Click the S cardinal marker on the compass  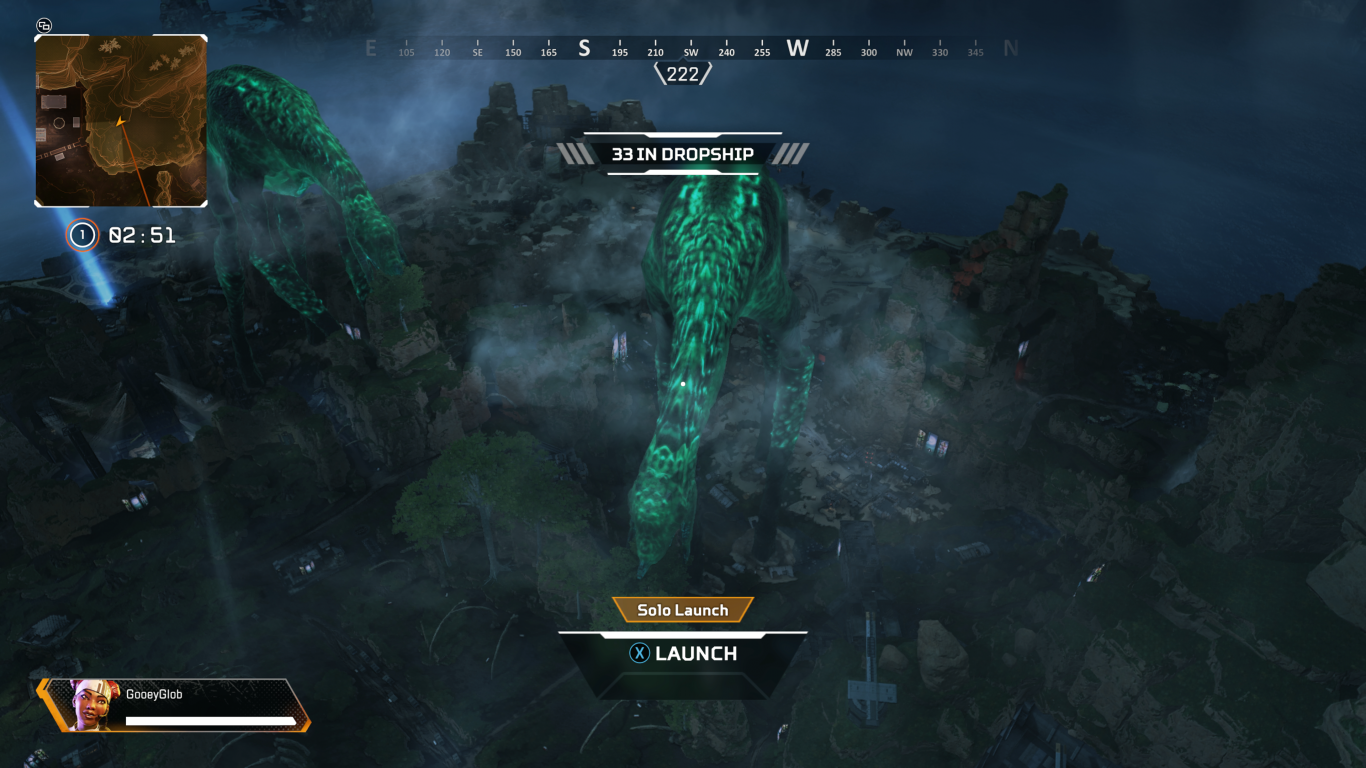click(583, 47)
